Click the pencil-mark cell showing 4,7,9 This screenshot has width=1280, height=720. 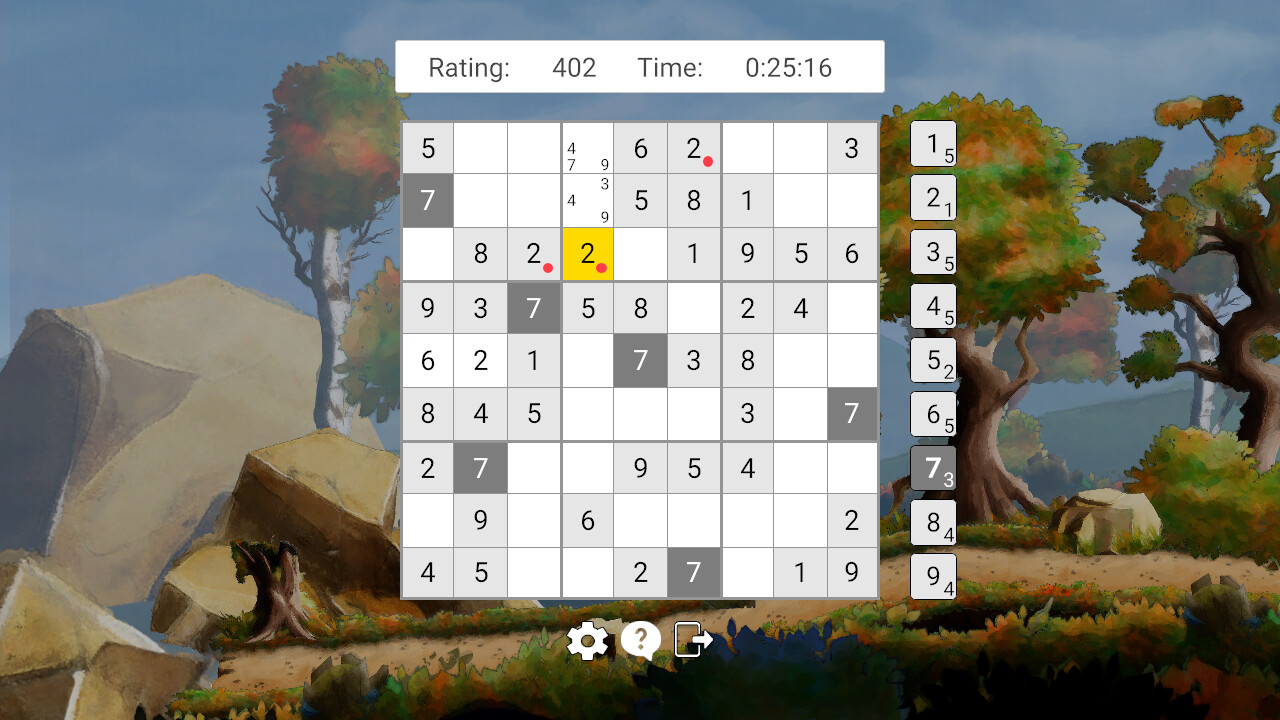click(x=587, y=147)
